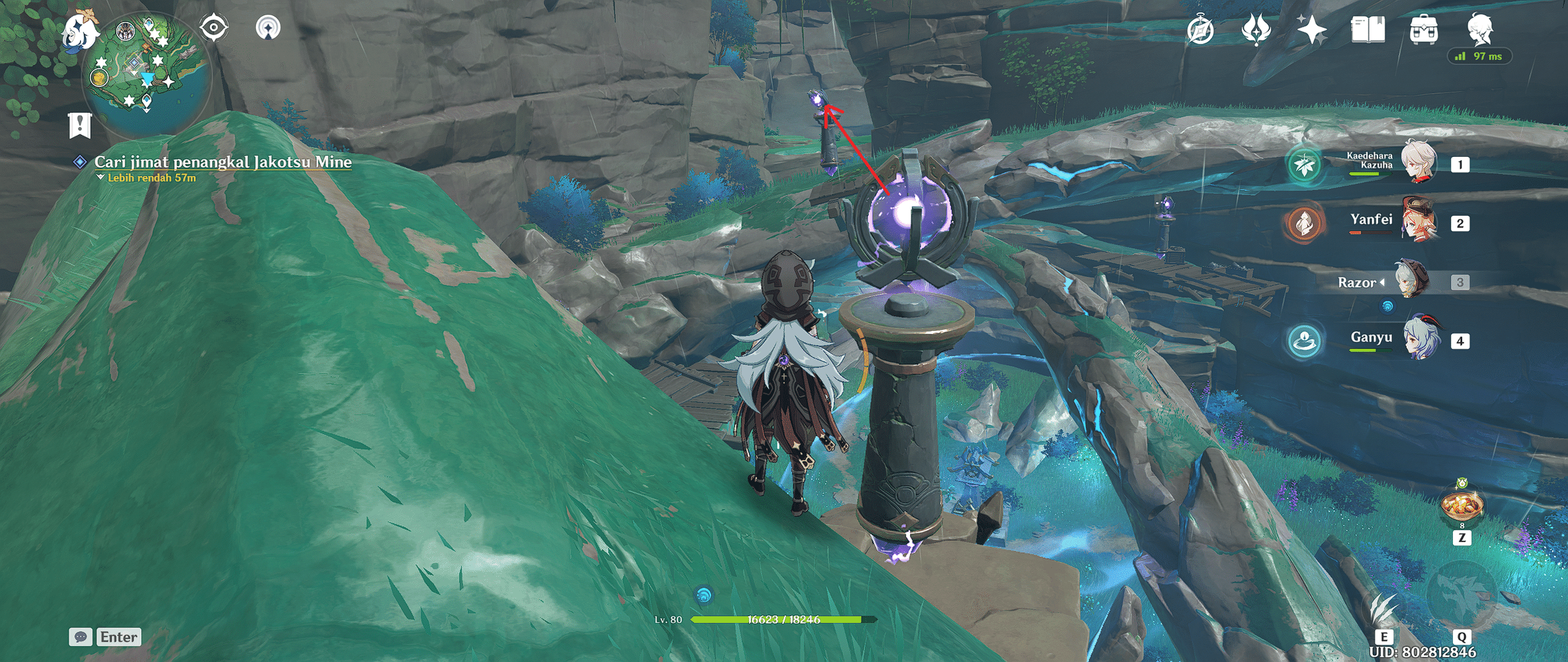Image resolution: width=1568 pixels, height=662 pixels.
Task: Open the battle pass icon
Action: pyautogui.click(x=1256, y=30)
